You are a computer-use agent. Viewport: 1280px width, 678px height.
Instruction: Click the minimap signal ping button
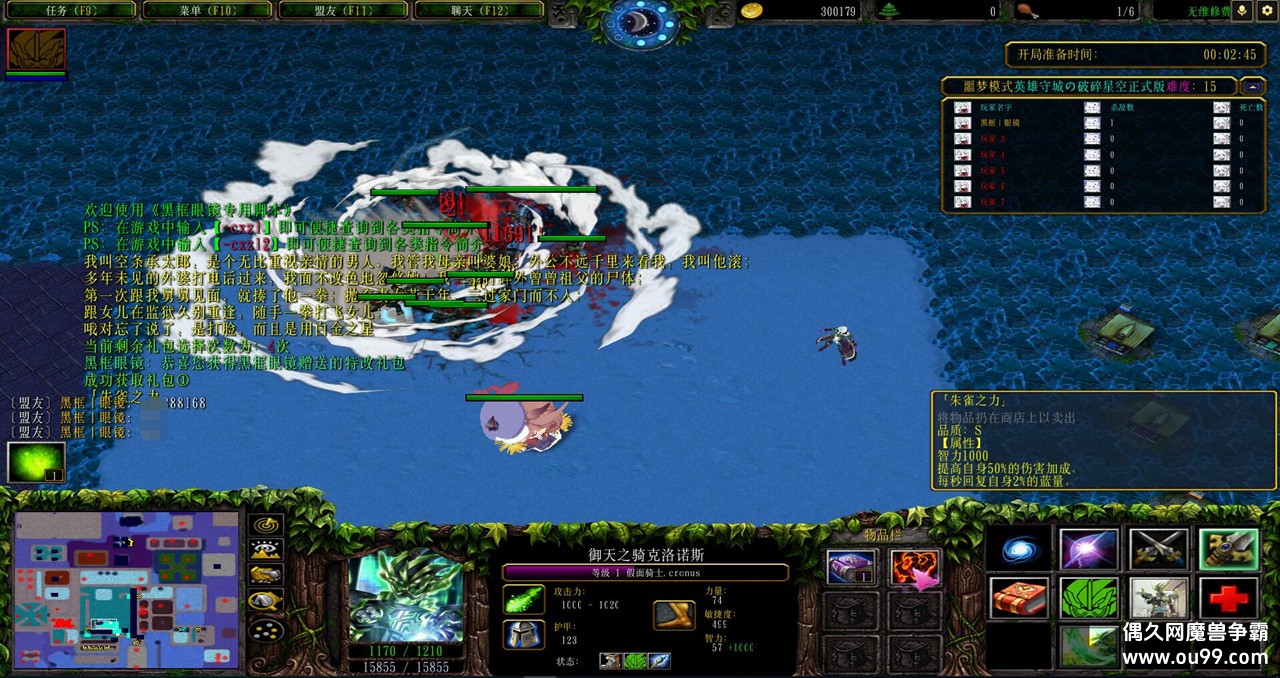(266, 526)
